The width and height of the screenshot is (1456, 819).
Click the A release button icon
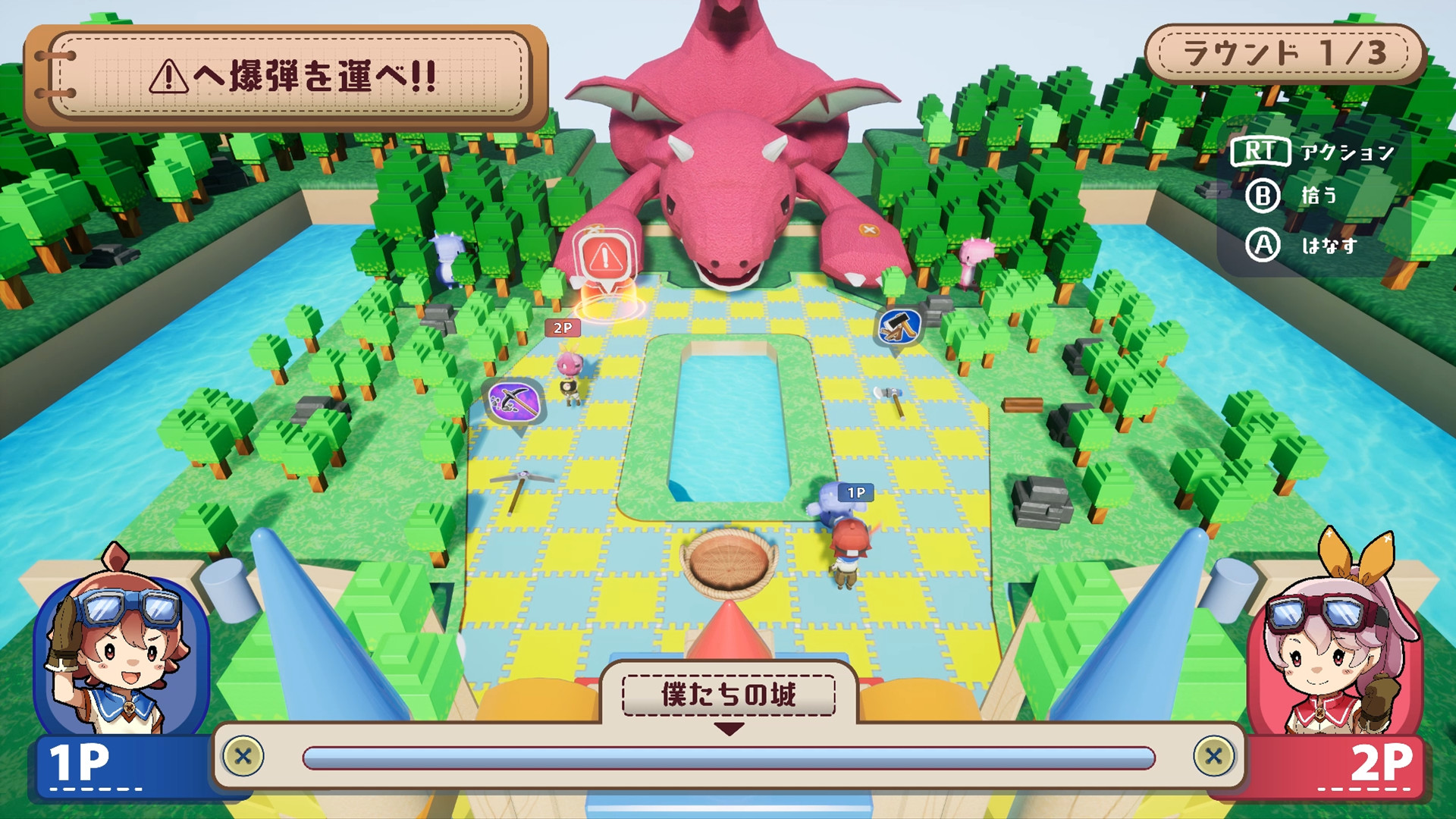point(1263,246)
